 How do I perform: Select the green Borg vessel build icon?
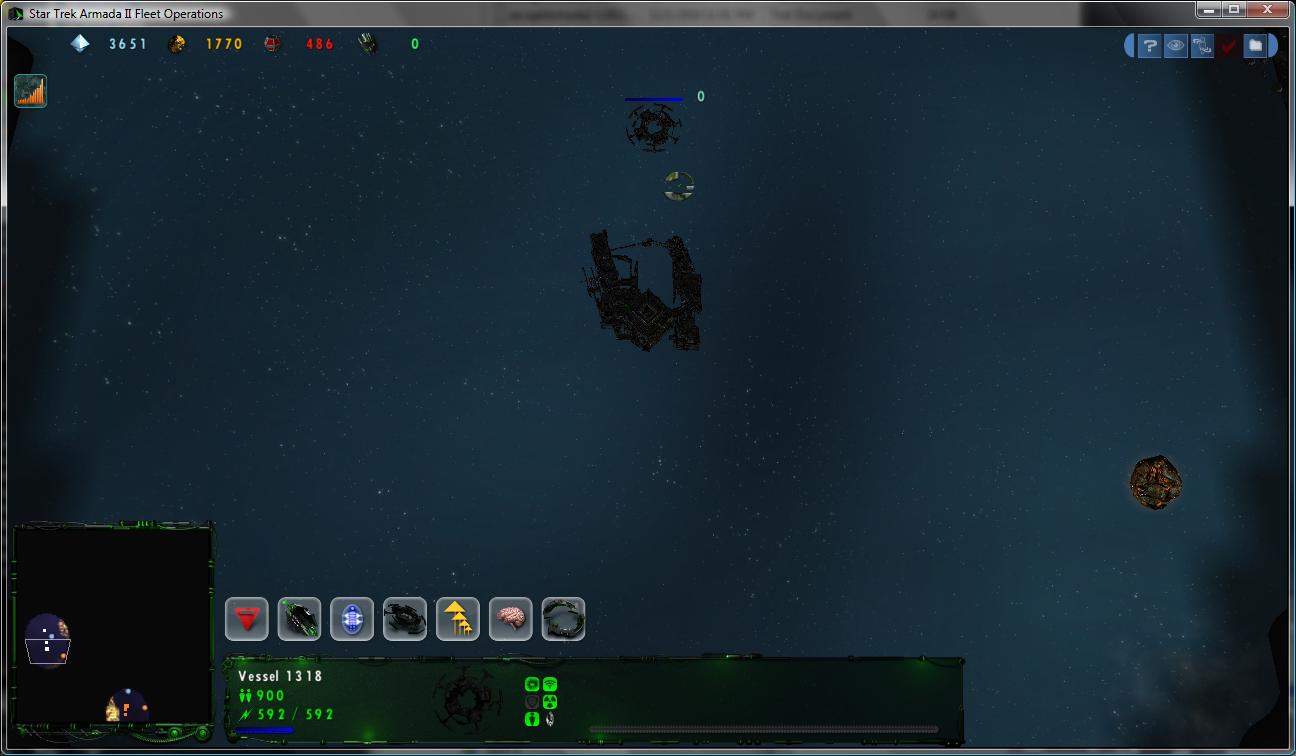(x=299, y=619)
